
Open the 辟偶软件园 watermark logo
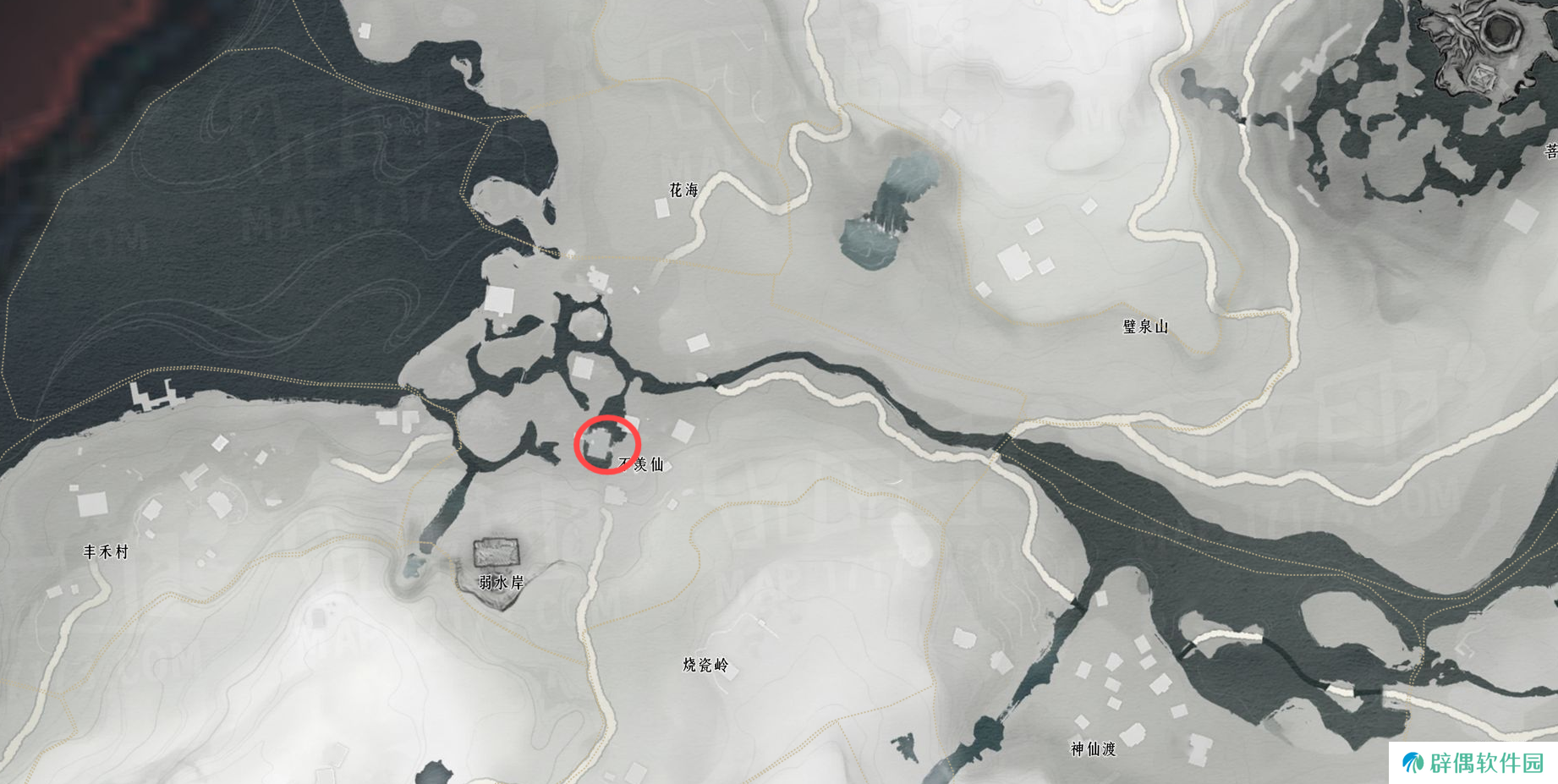(1473, 763)
